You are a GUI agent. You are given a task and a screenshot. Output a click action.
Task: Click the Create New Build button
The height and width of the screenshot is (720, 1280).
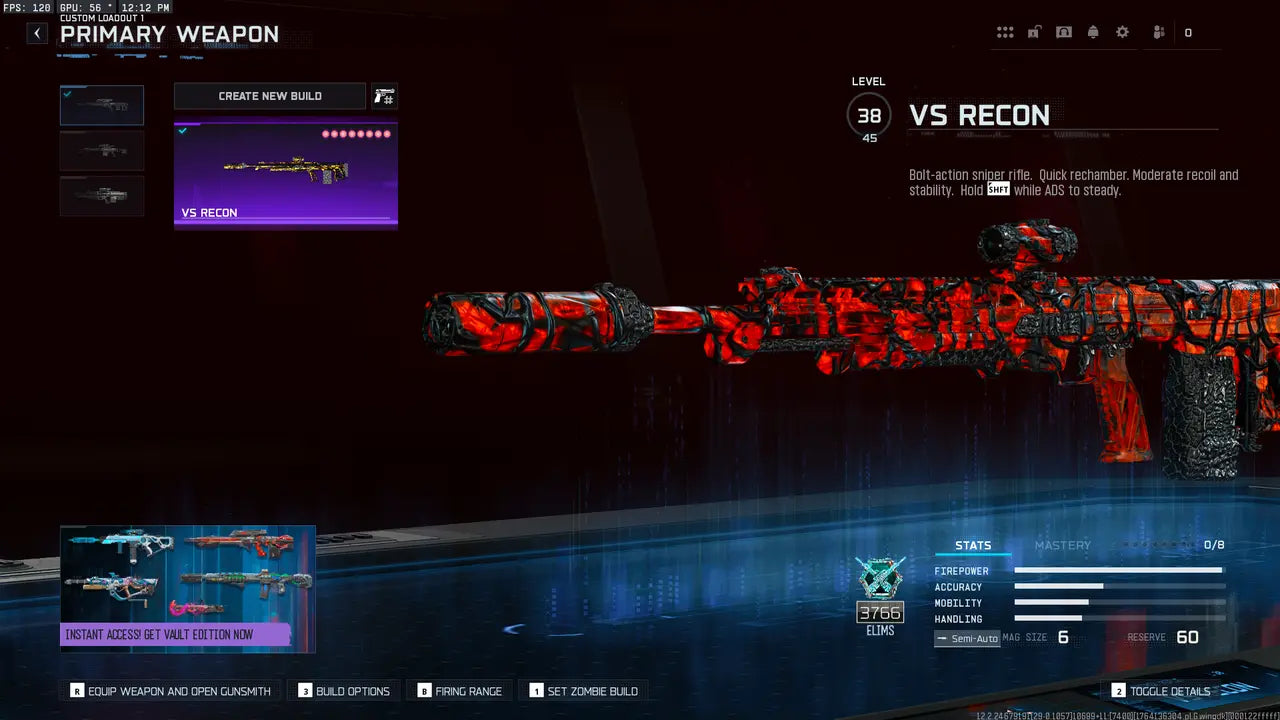269,95
